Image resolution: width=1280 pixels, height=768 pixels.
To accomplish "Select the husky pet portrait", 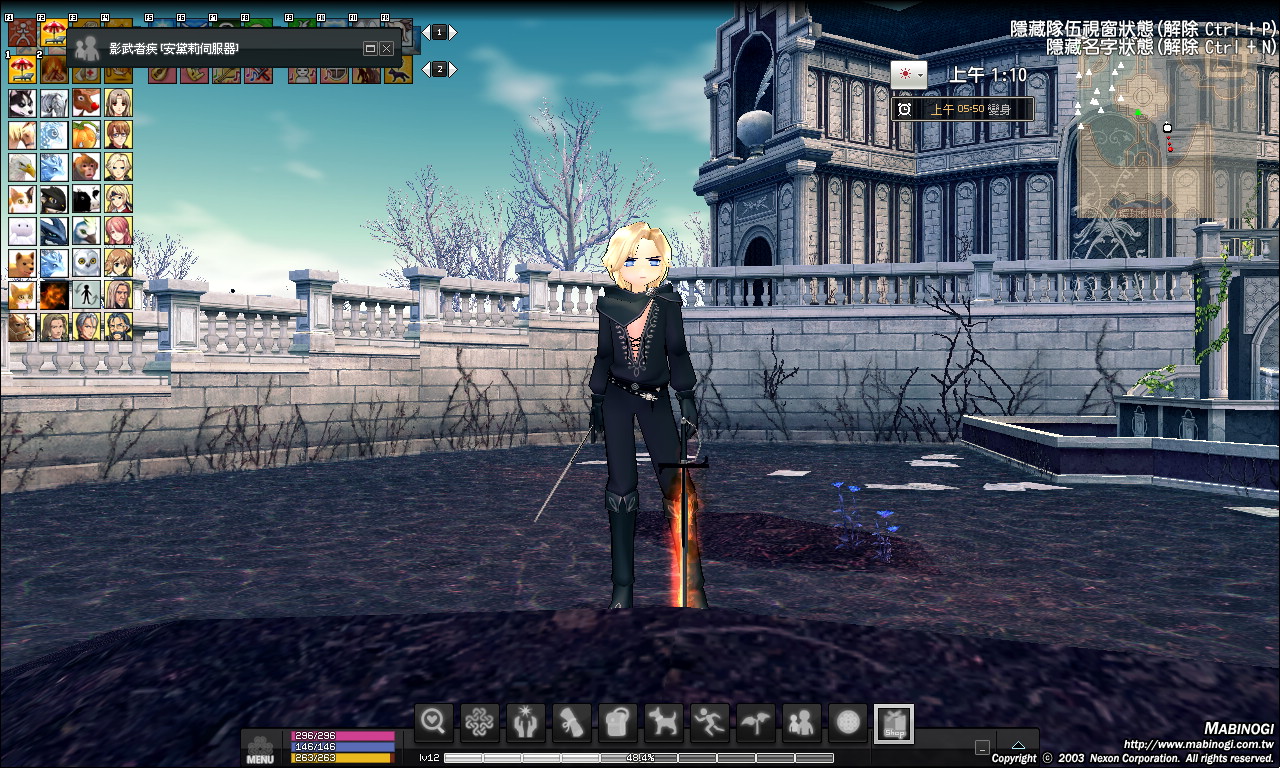I will 22,103.
